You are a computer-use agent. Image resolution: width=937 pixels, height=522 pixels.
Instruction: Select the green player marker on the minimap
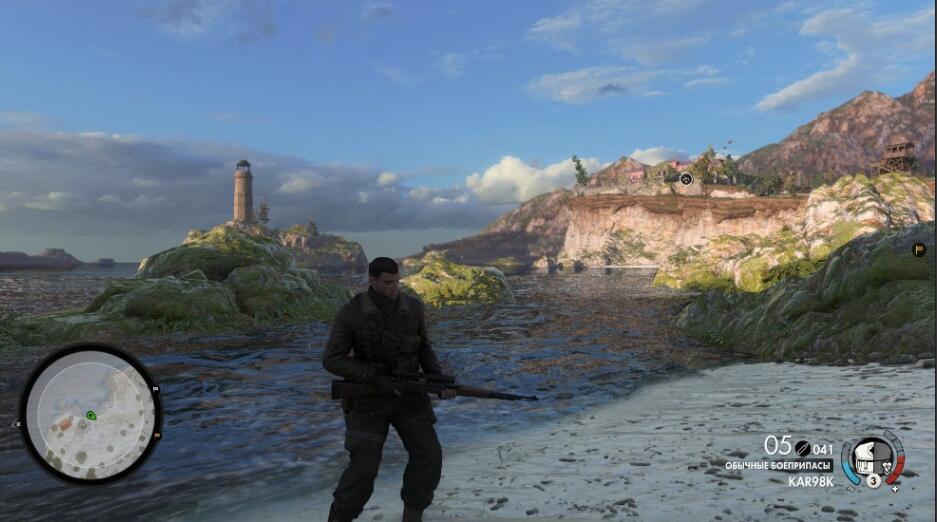[x=91, y=415]
